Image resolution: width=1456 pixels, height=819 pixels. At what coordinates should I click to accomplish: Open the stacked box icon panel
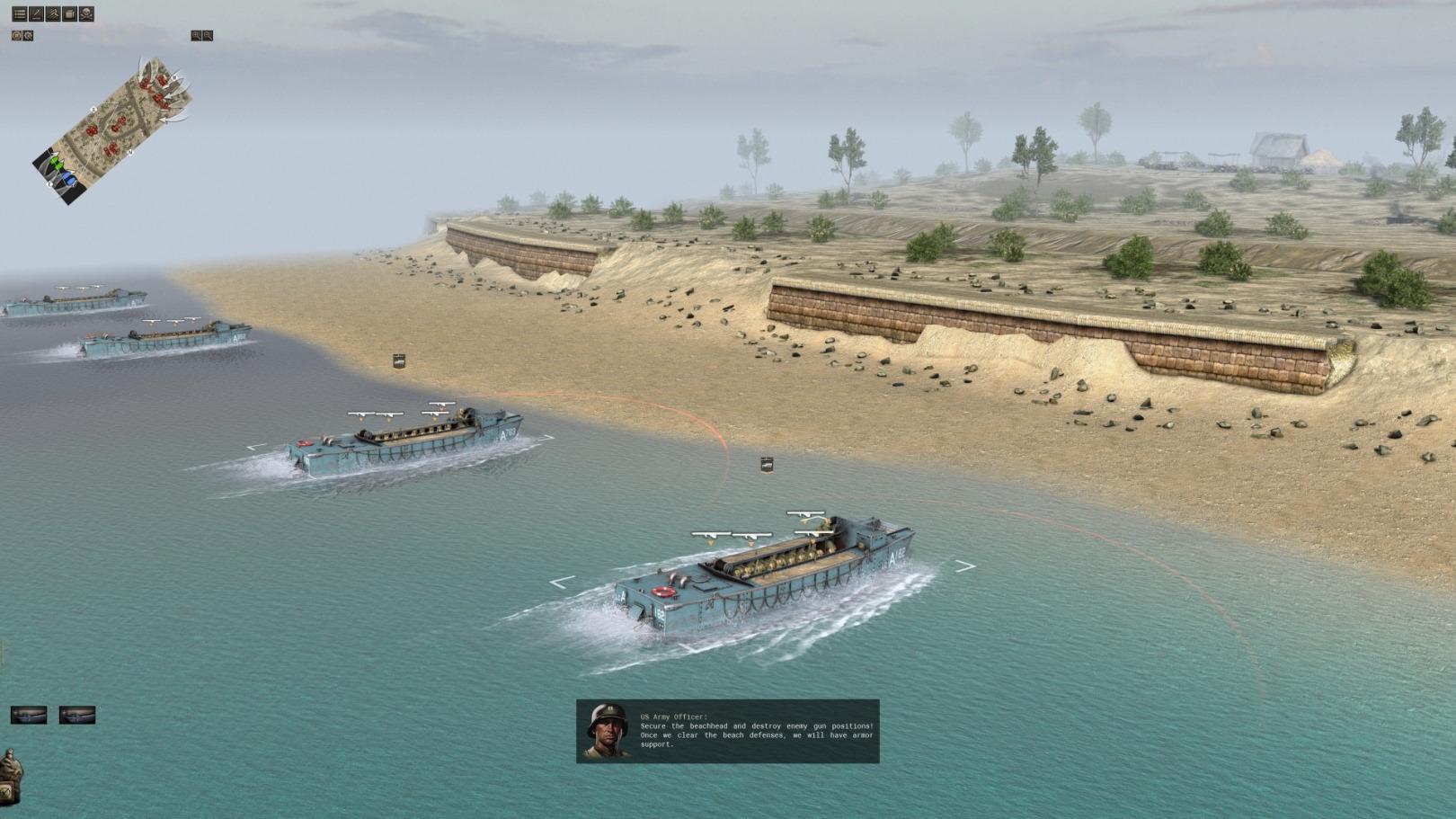(69, 14)
